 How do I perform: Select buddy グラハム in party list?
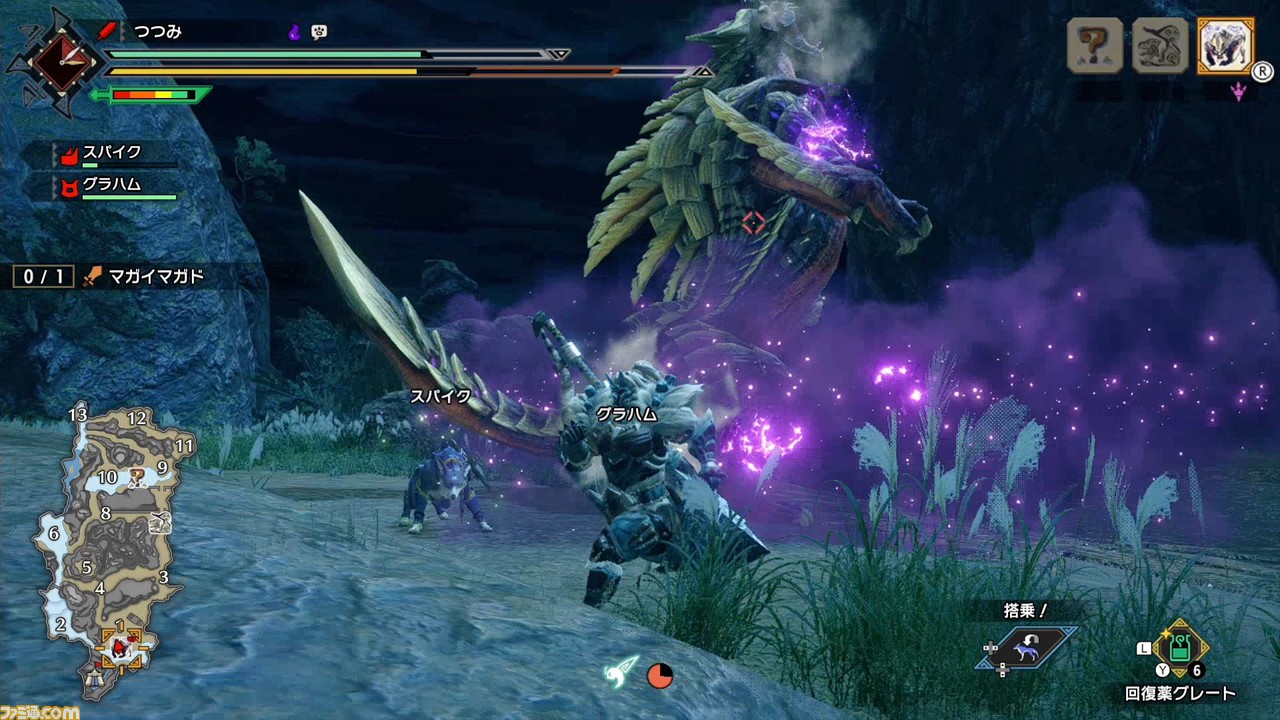click(x=110, y=186)
